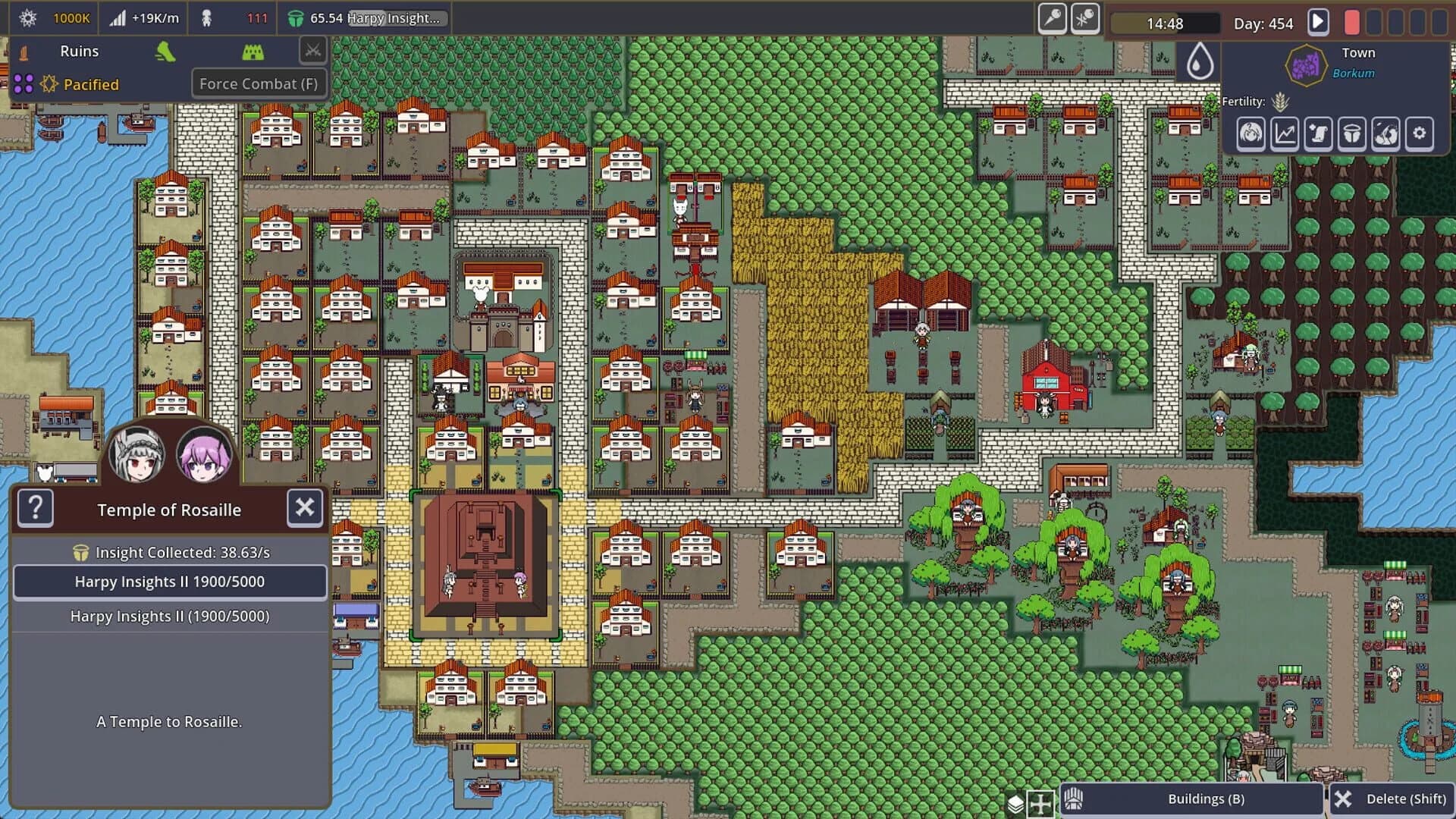Switch to the pink-haired character portrait tab
The height and width of the screenshot is (819, 1456).
pos(206,455)
